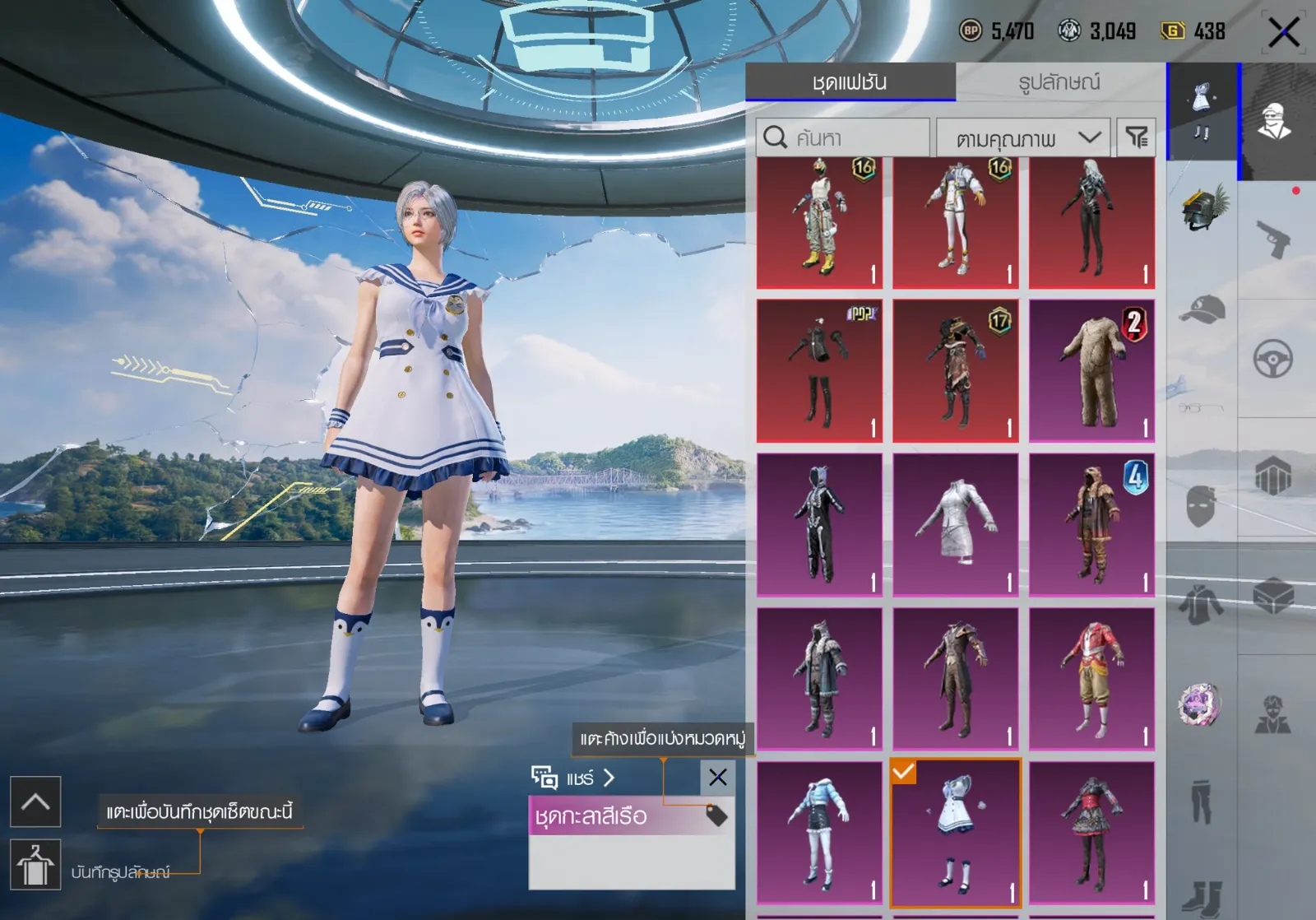This screenshot has height=920, width=1316.
Task: Switch to the ชุดแฟชัน tab
Action: [850, 82]
